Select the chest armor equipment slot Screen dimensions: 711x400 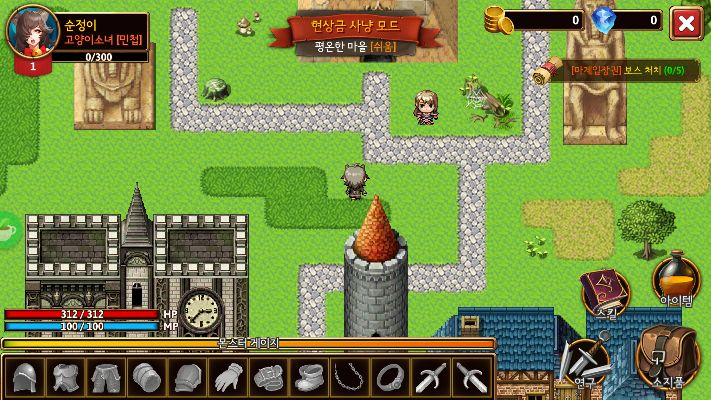point(66,378)
